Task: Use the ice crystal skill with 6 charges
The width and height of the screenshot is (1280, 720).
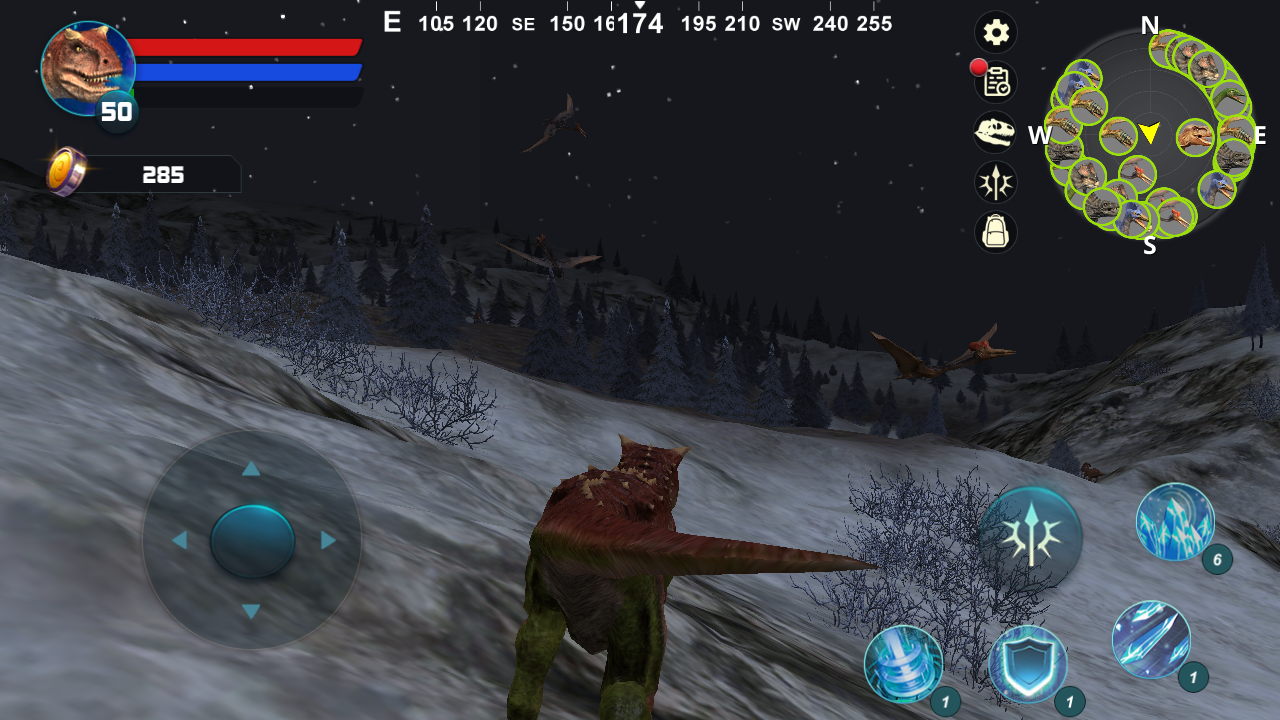Action: (1173, 523)
